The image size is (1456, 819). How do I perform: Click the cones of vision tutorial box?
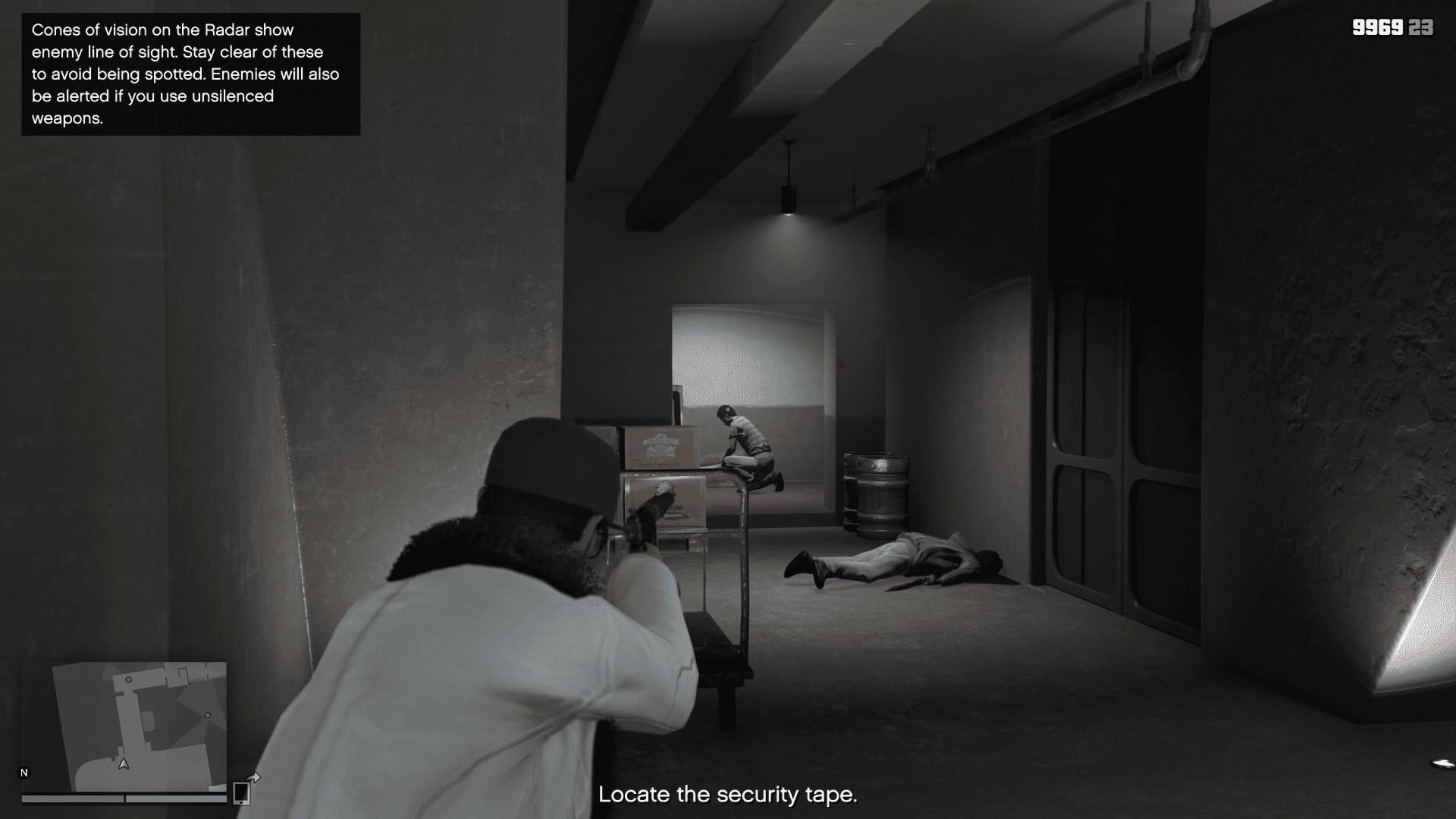tap(190, 74)
